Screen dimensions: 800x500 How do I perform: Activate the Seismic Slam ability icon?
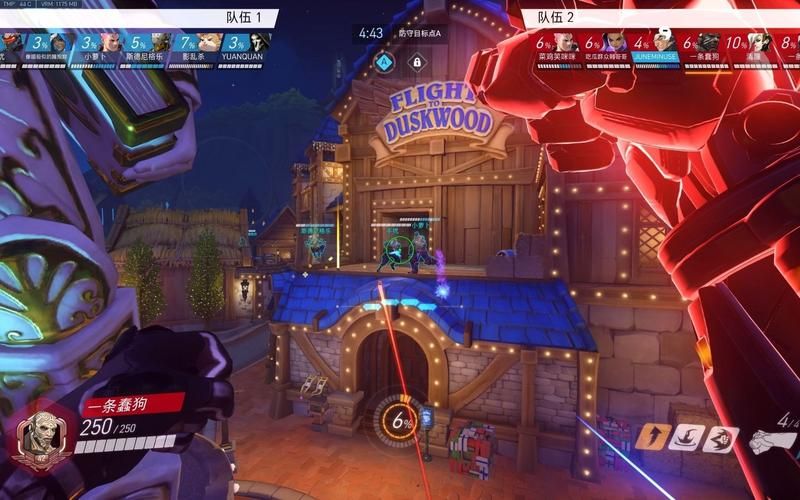(685, 437)
